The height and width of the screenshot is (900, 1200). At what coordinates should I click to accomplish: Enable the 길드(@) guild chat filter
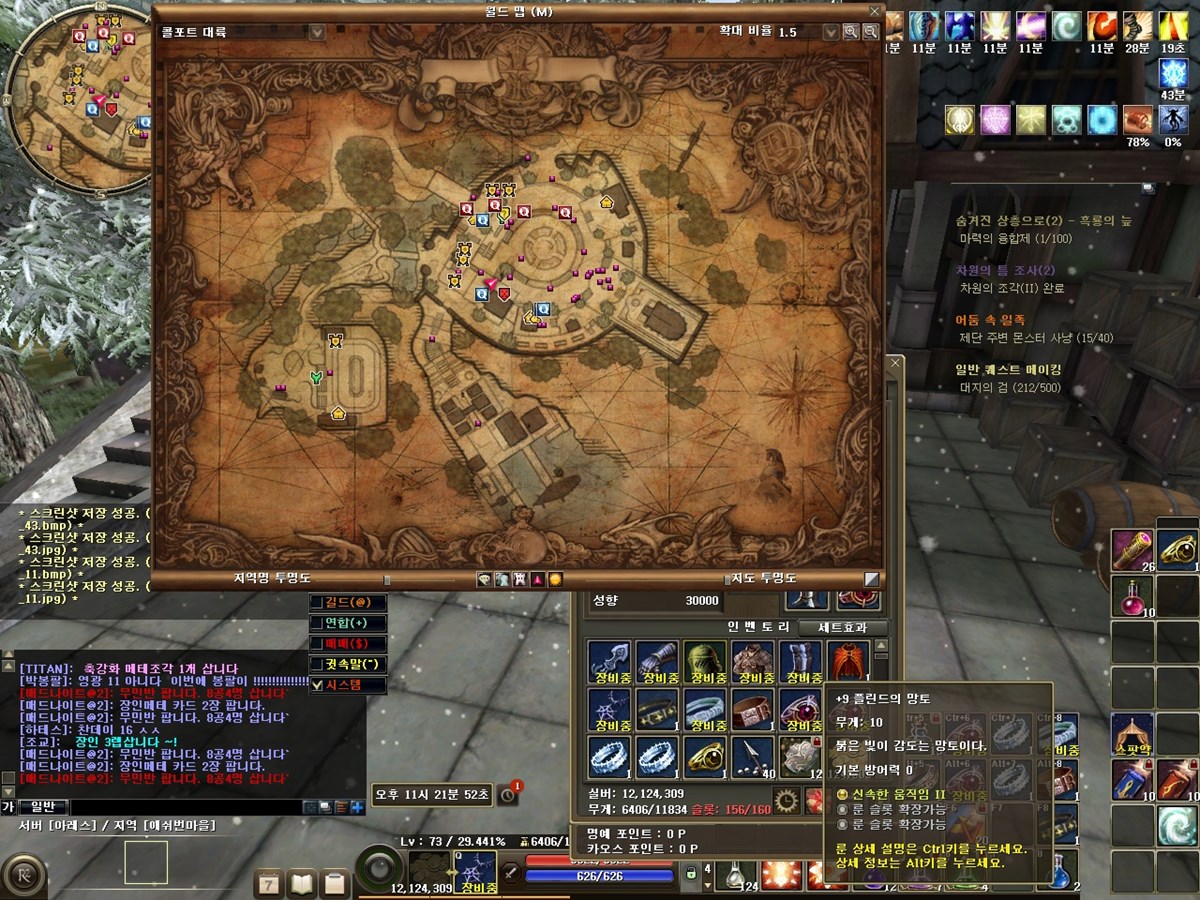pyautogui.click(x=318, y=602)
